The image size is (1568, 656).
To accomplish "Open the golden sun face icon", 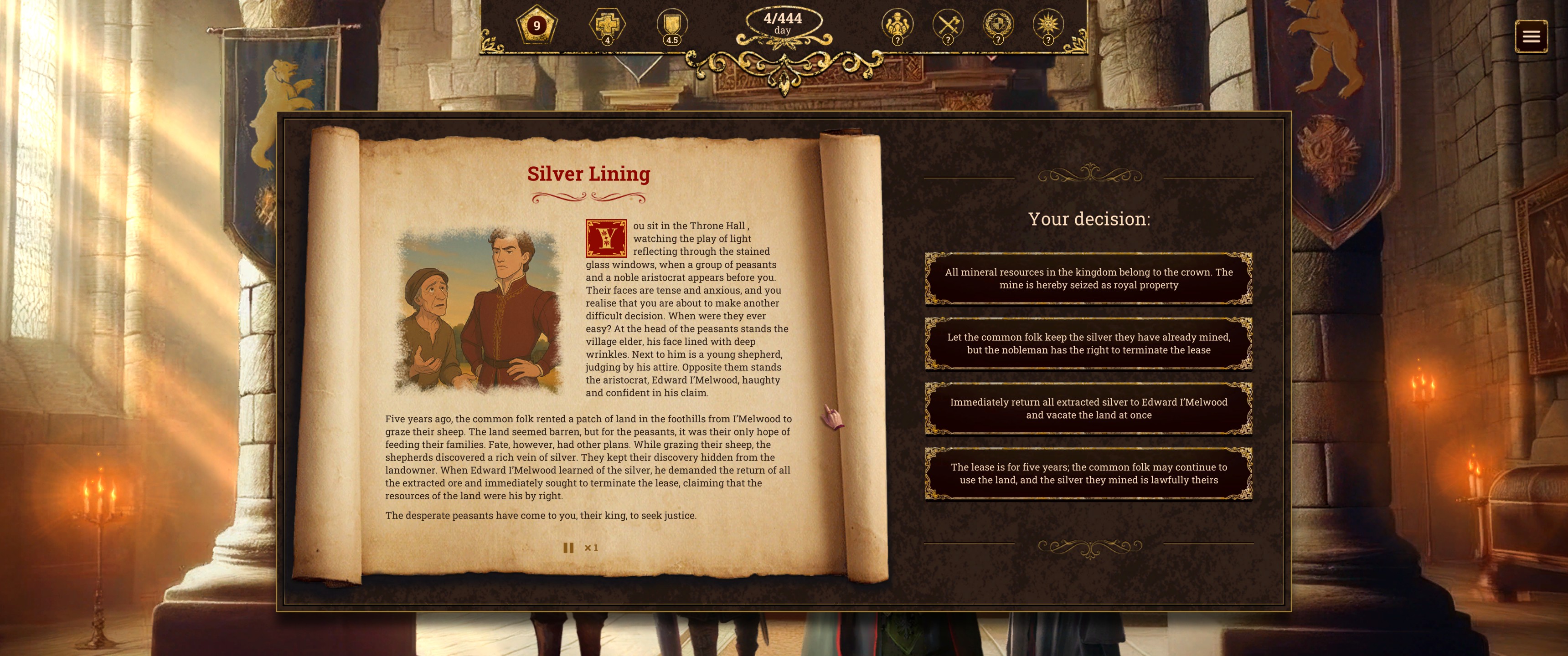I will pos(1048,26).
